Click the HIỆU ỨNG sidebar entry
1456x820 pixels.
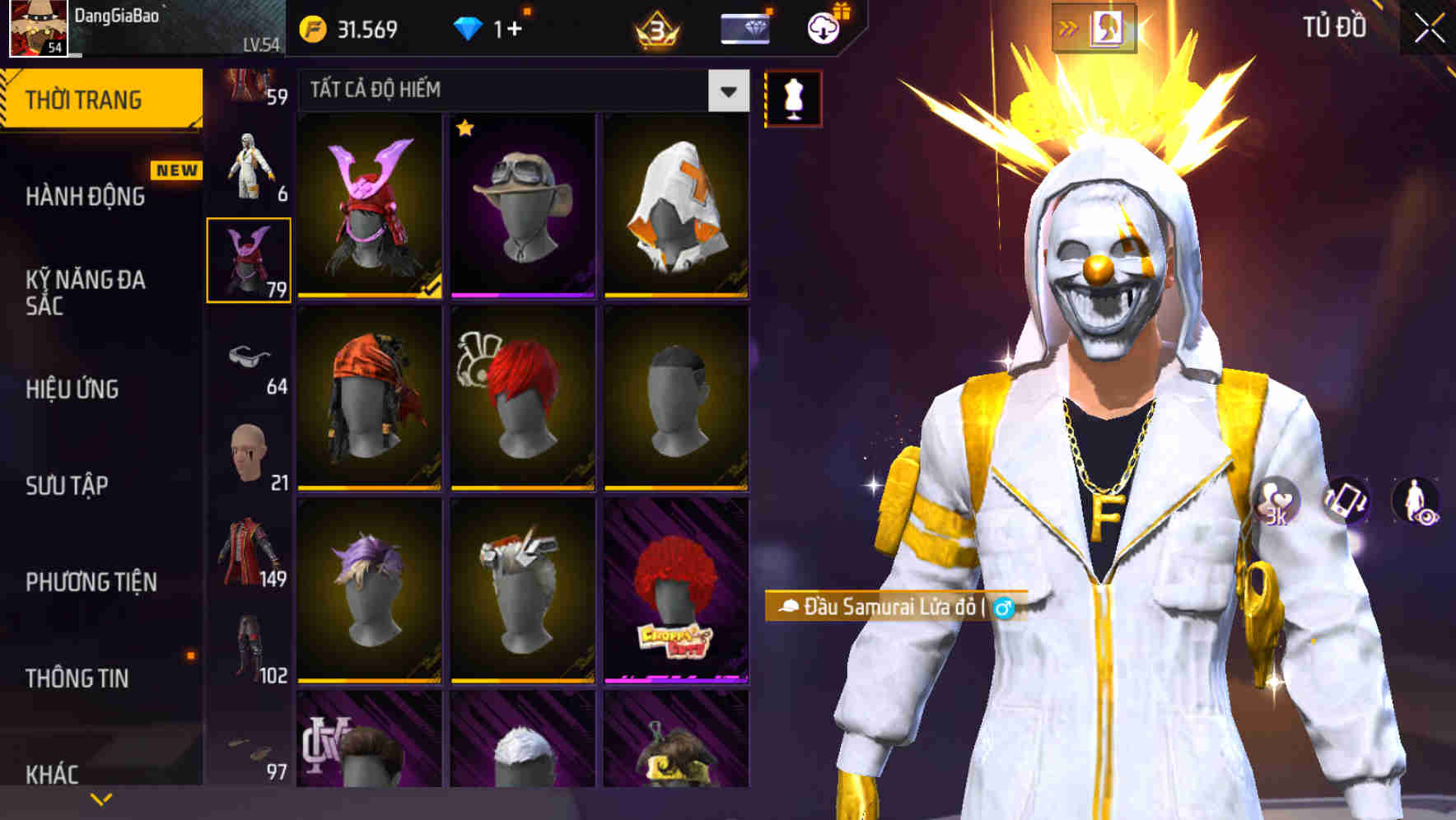point(73,390)
